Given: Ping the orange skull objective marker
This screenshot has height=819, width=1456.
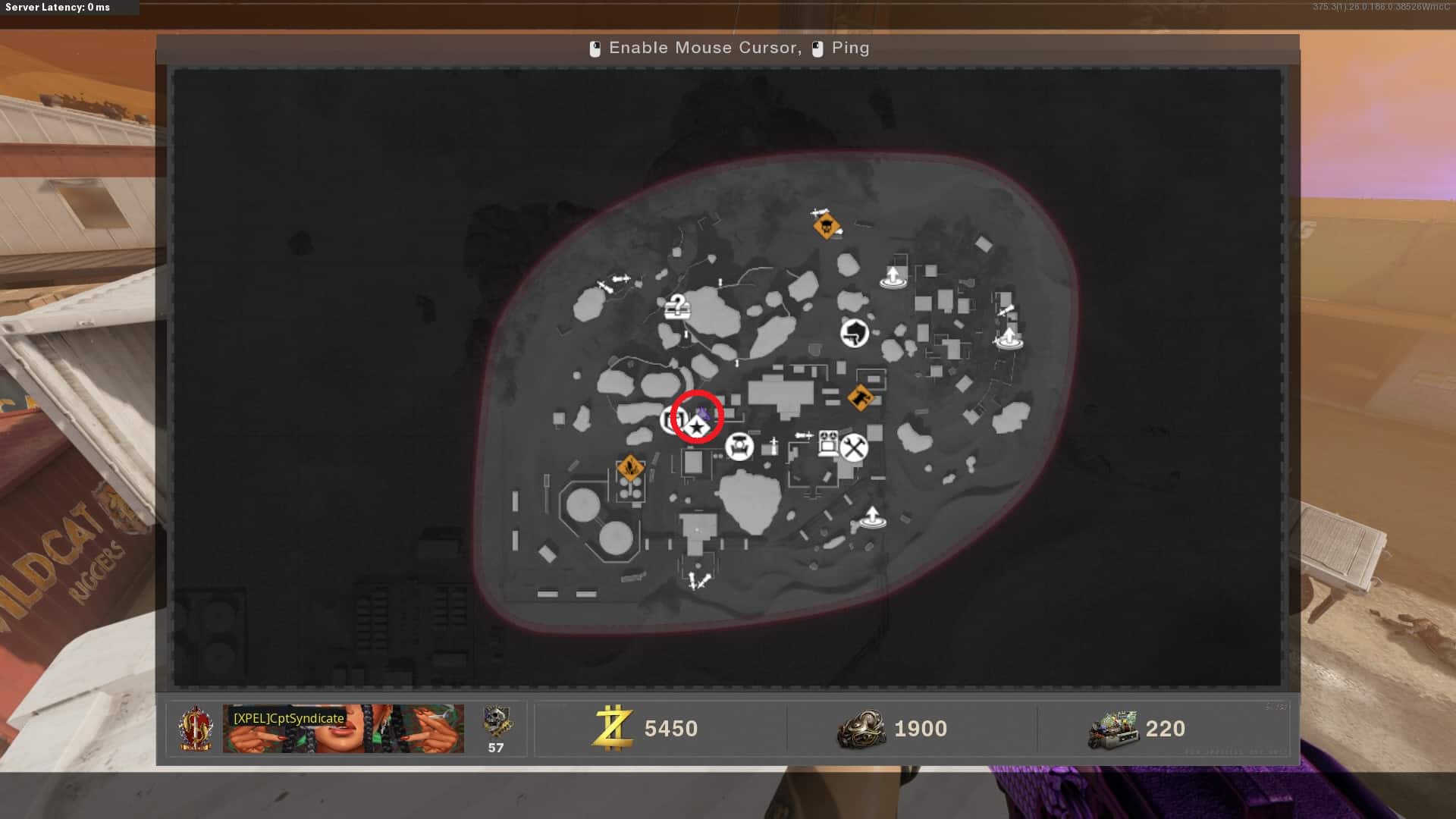Looking at the screenshot, I should pyautogui.click(x=825, y=226).
